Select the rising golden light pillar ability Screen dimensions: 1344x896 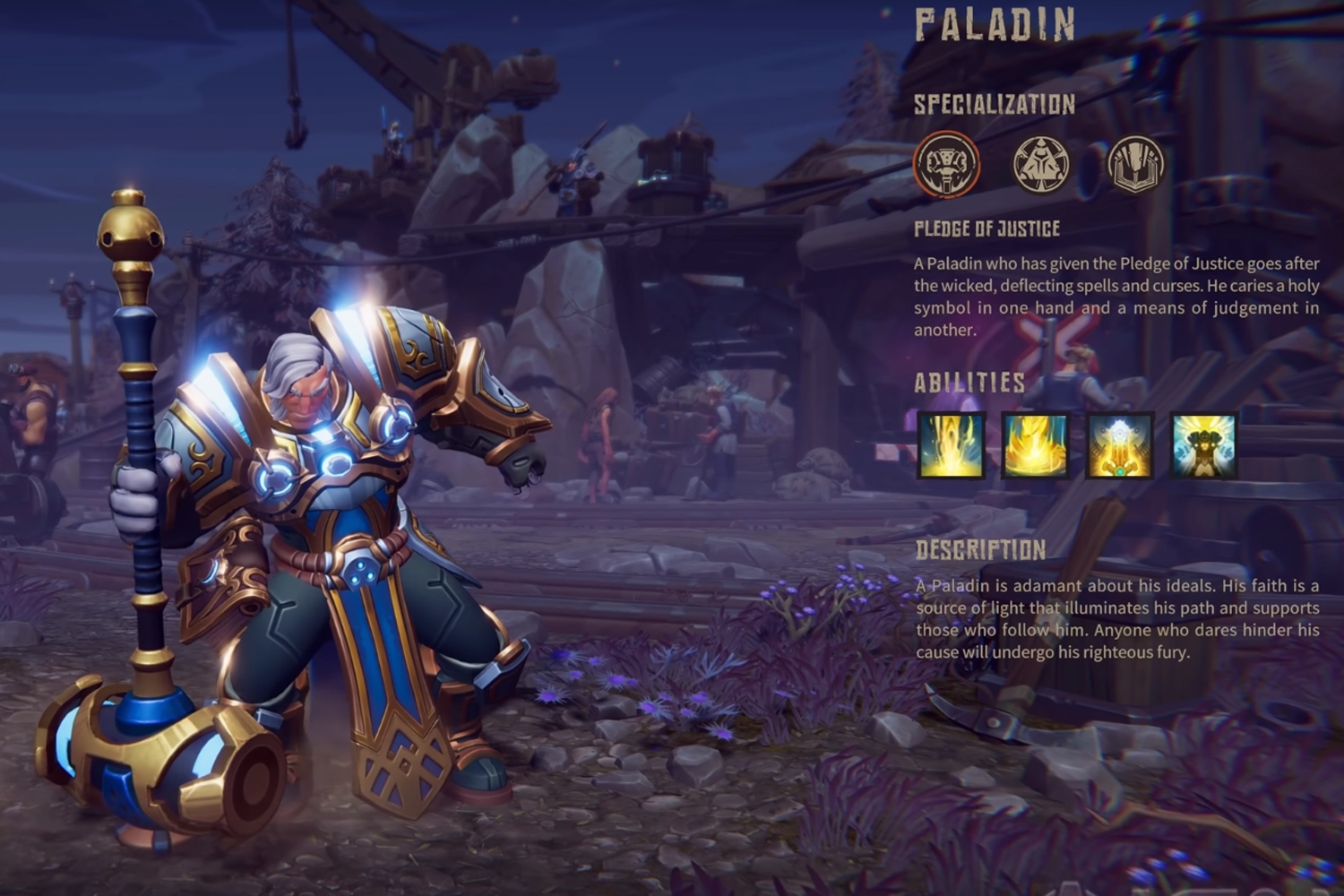951,445
